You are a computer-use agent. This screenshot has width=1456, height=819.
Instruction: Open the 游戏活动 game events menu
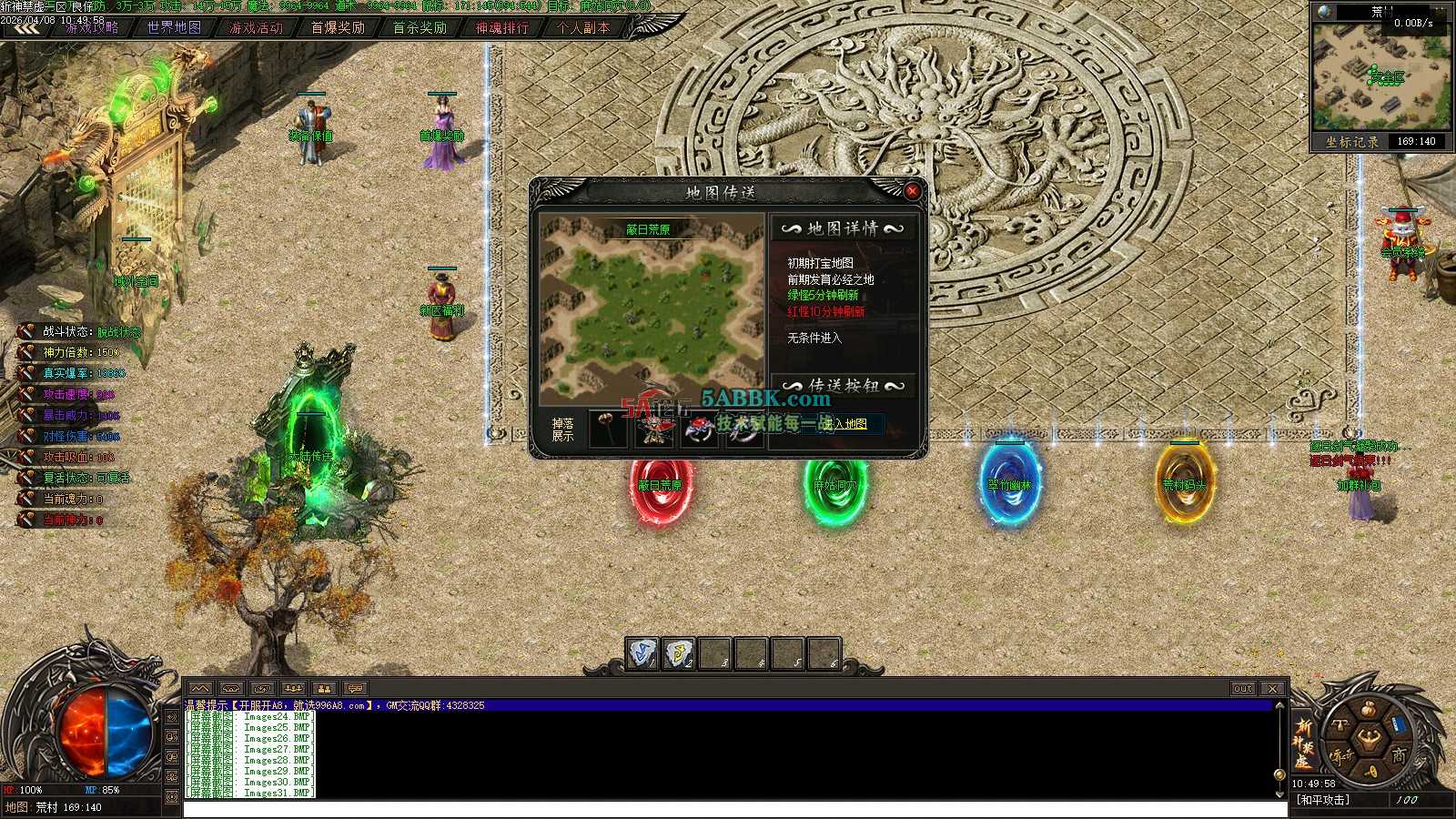pyautogui.click(x=256, y=27)
